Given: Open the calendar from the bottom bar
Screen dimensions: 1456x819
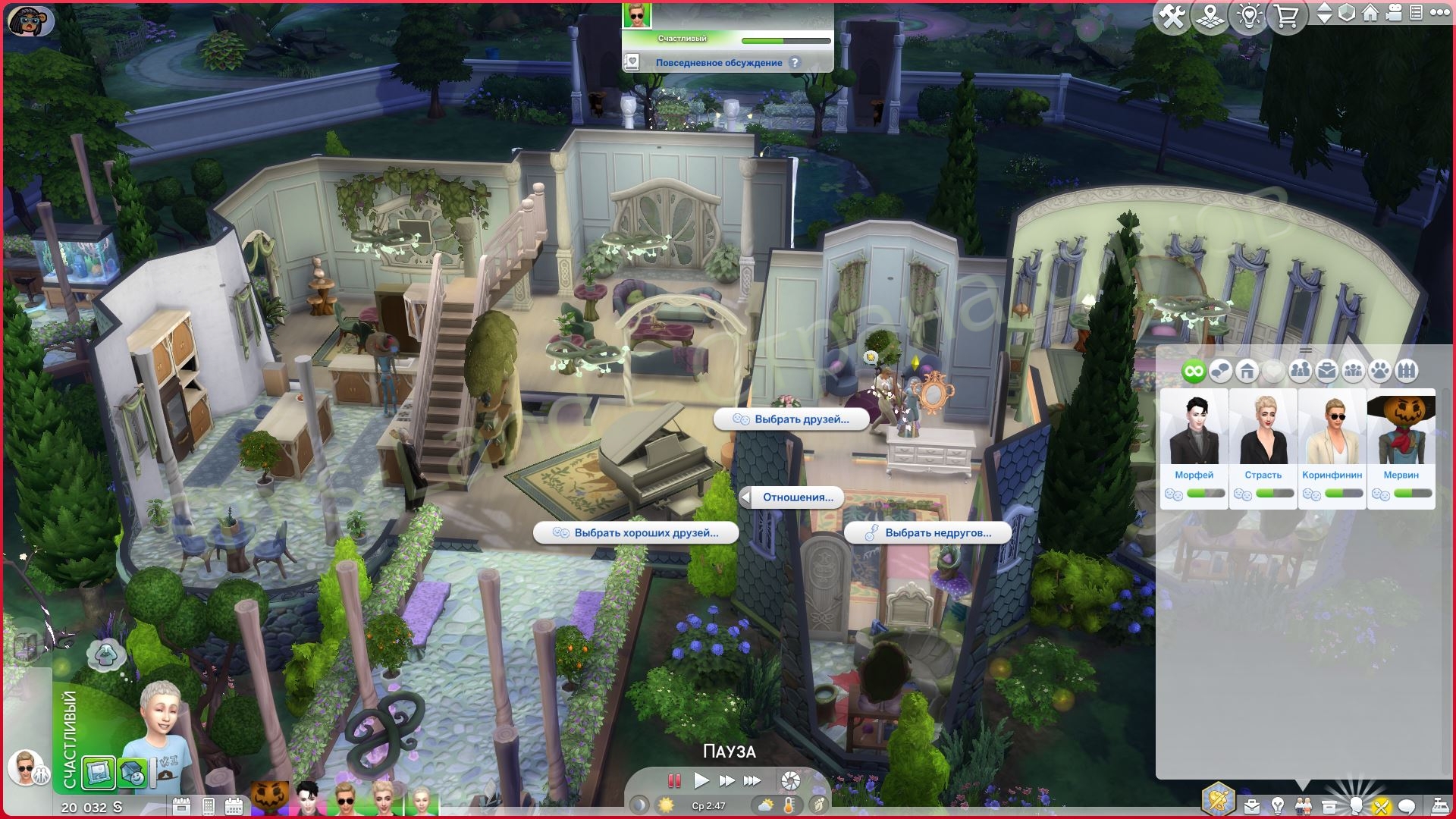Looking at the screenshot, I should click(234, 806).
